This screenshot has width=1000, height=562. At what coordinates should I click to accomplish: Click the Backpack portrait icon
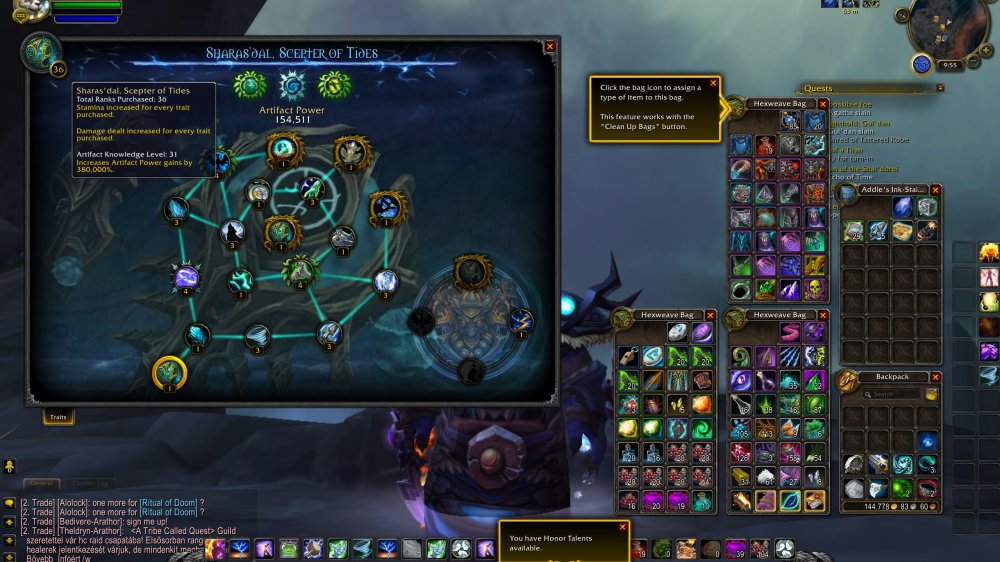coord(848,381)
